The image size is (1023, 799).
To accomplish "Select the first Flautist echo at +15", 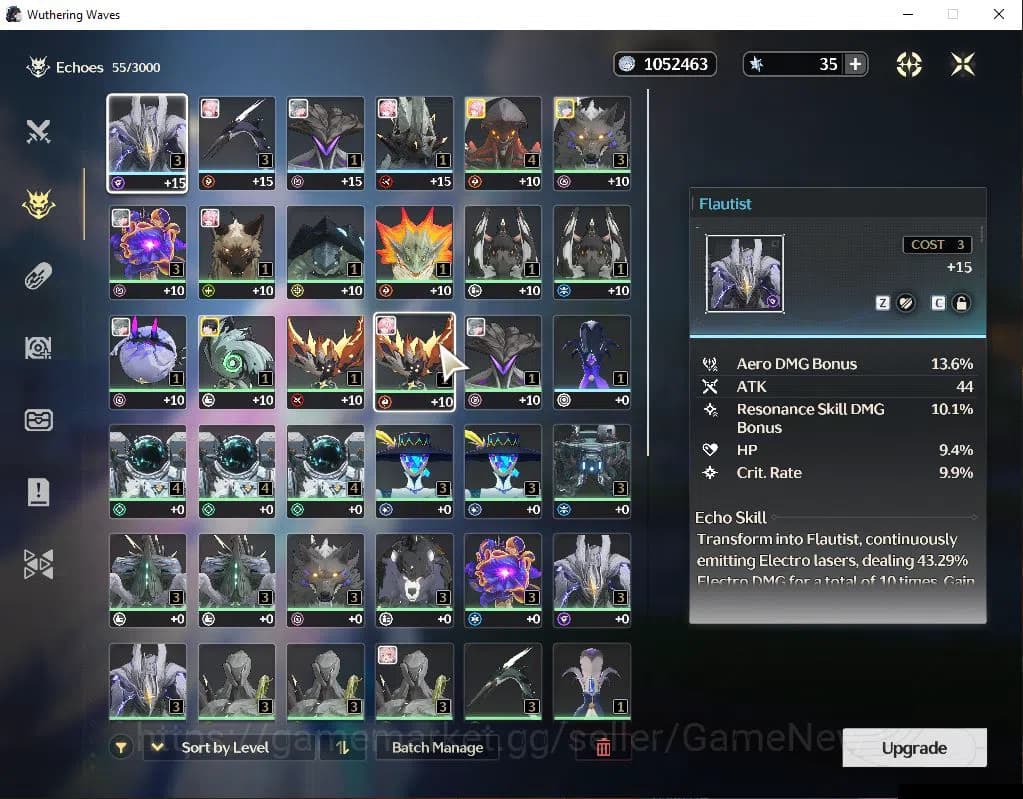I will point(147,142).
